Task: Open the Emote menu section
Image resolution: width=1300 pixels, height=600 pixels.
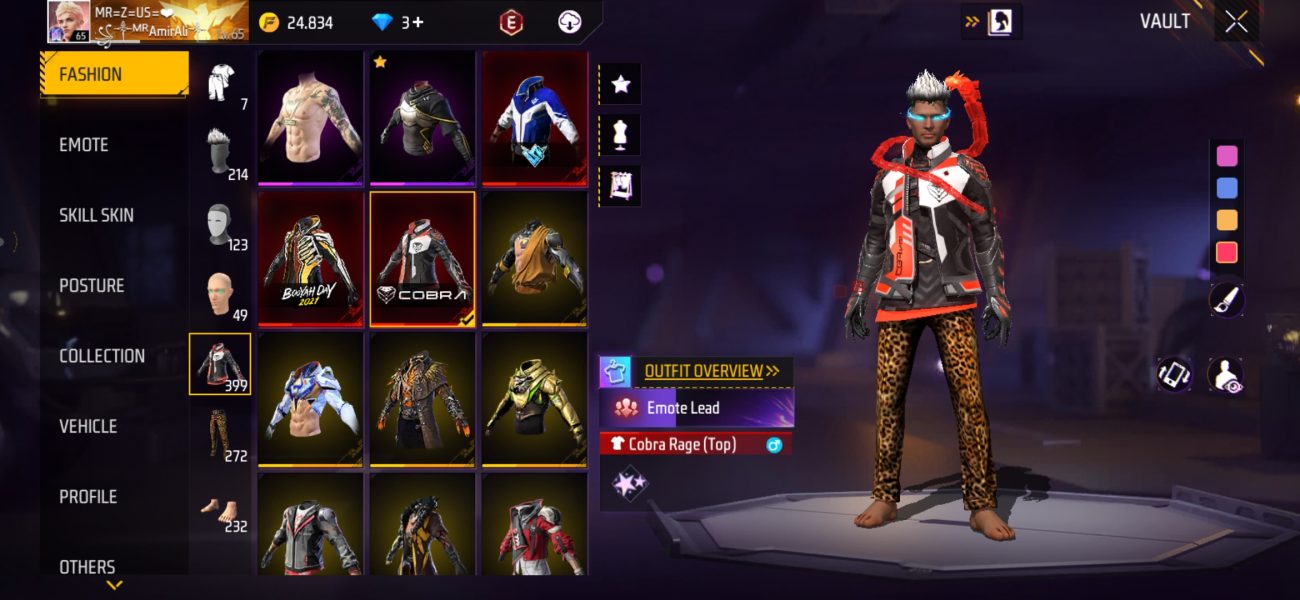Action: (84, 145)
